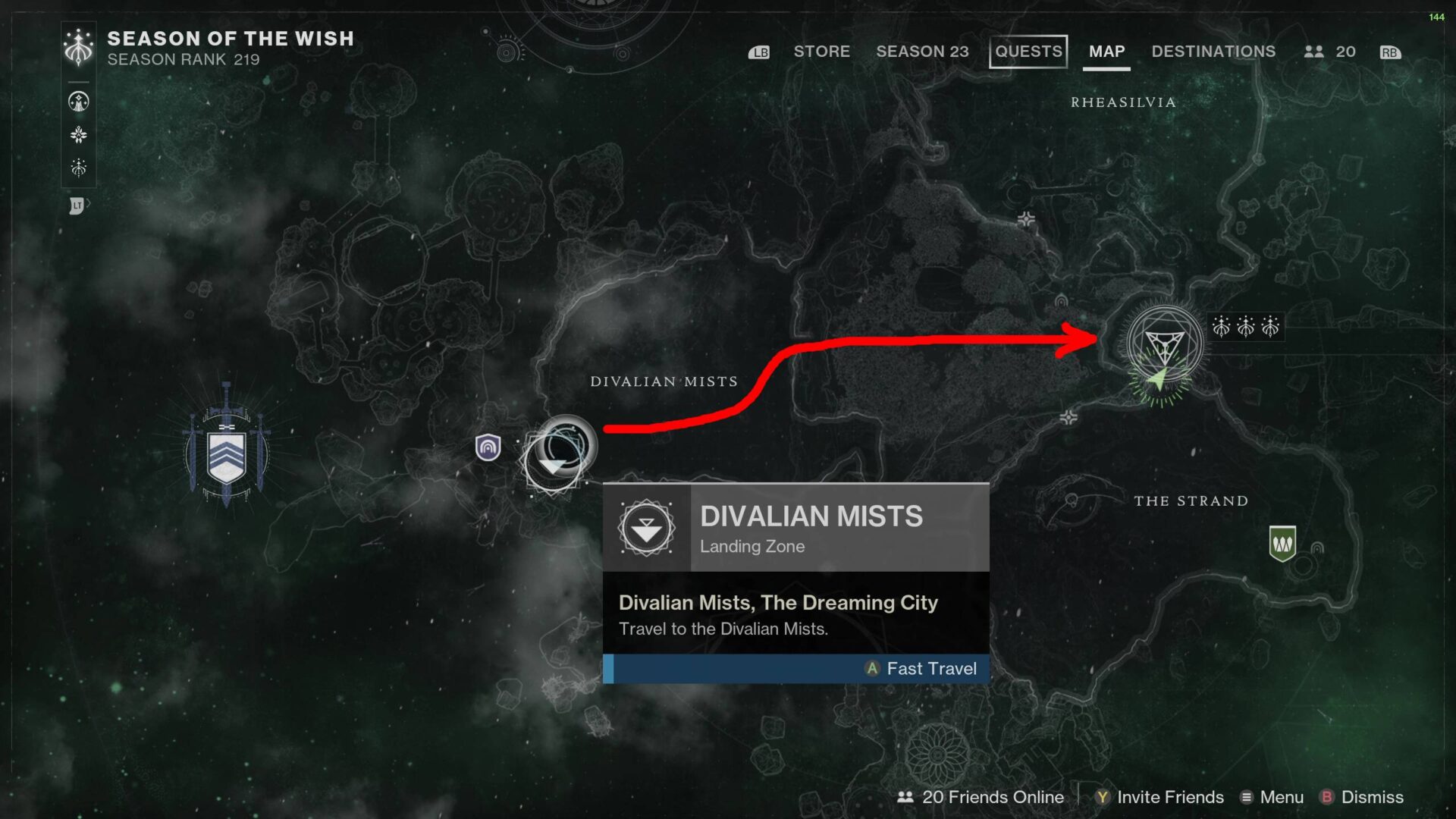The height and width of the screenshot is (819, 1456).
Task: Click the crown-shaped icon in left sidebar
Action: (x=78, y=168)
